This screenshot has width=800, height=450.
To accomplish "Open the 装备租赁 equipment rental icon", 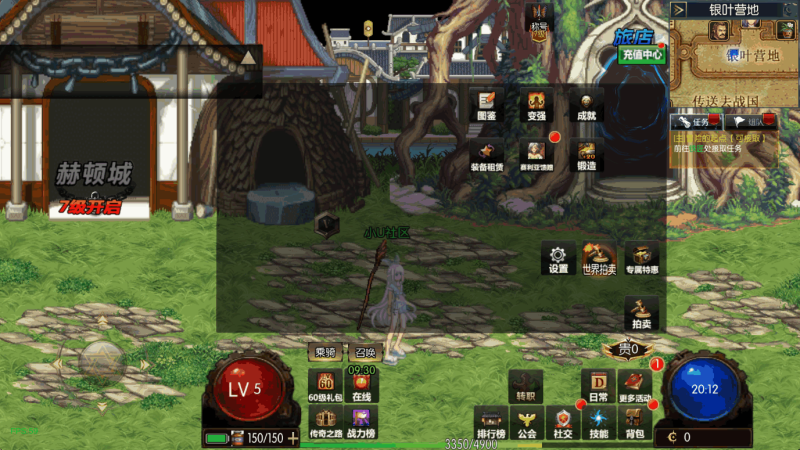I will pyautogui.click(x=487, y=155).
